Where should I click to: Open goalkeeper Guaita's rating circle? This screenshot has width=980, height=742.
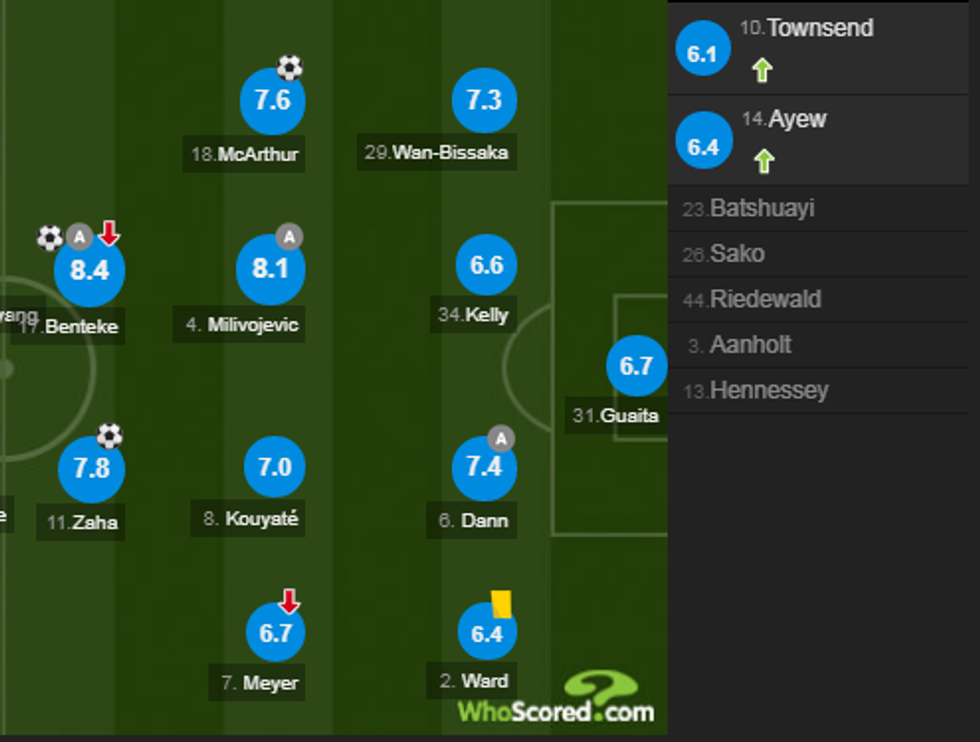coord(636,366)
